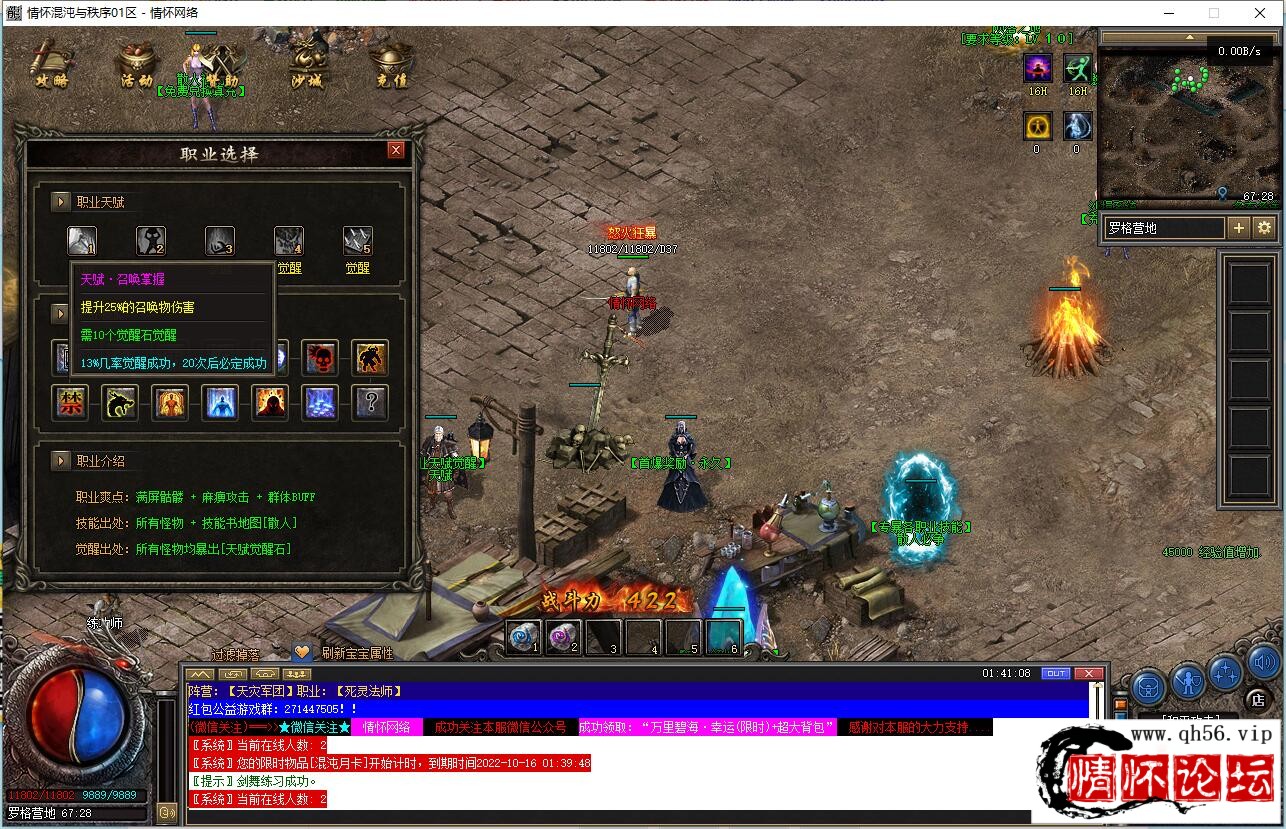Image resolution: width=1286 pixels, height=829 pixels.
Task: Click the red 禁 skill icon
Action: pyautogui.click(x=70, y=402)
